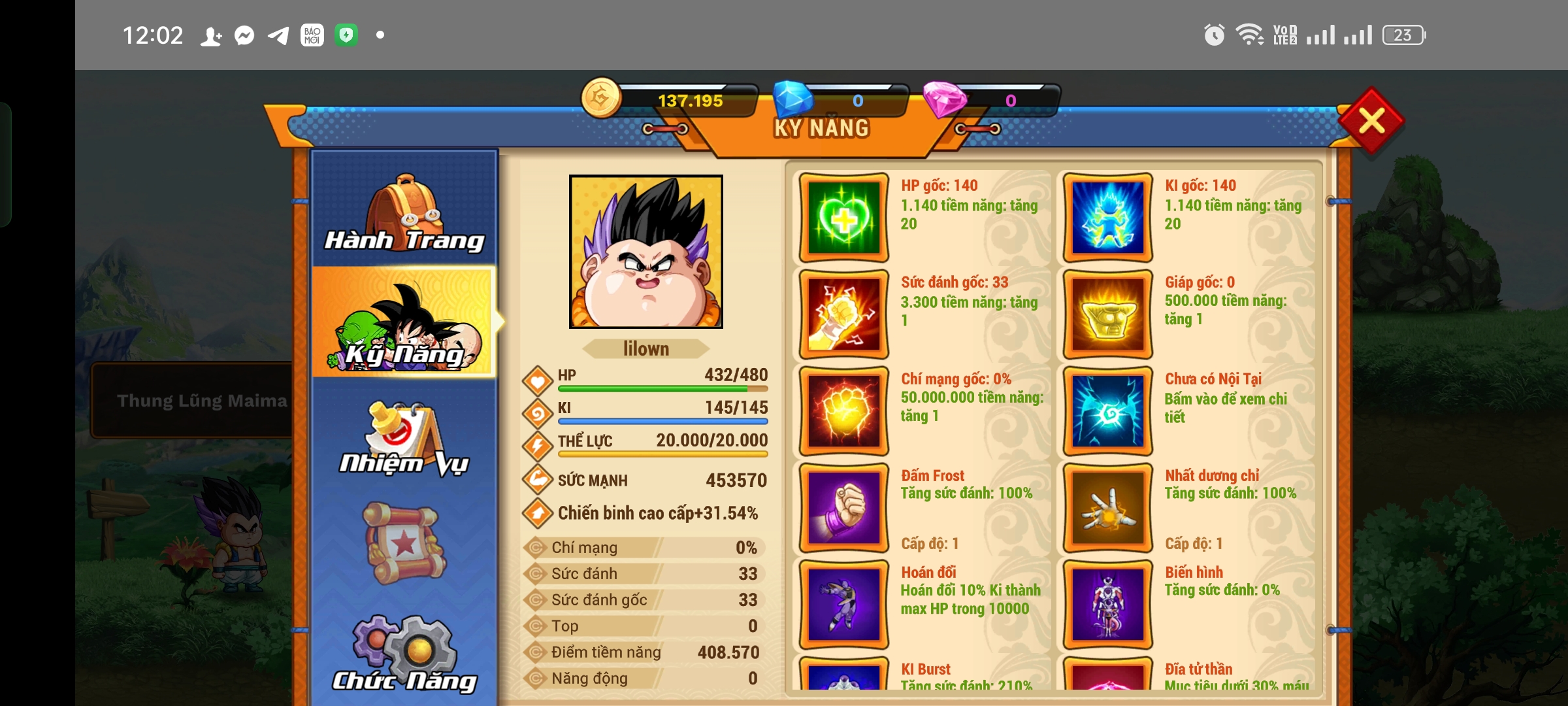Select the Kỹ Năng skills tab
Screen dimensions: 1568x706
click(x=404, y=322)
